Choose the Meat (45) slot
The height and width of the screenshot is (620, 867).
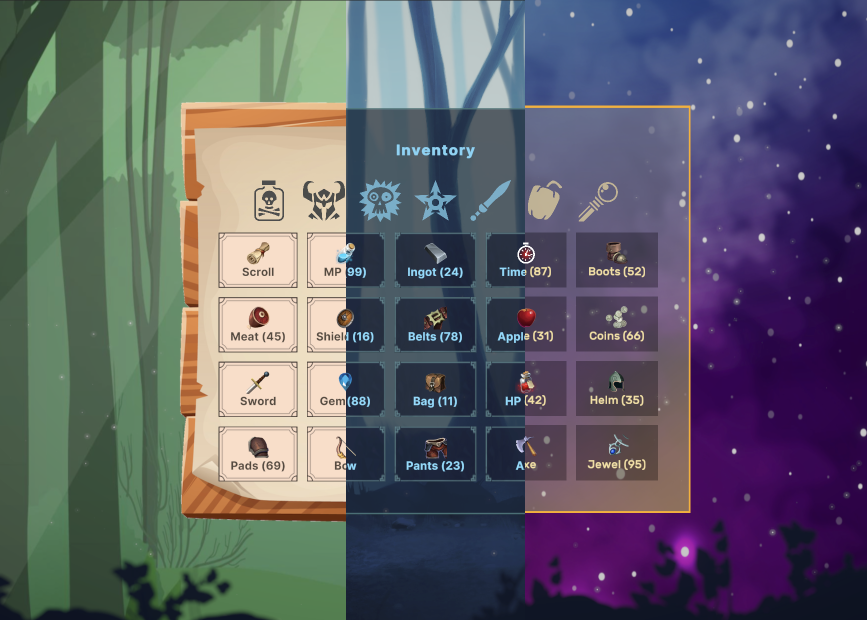pos(258,325)
